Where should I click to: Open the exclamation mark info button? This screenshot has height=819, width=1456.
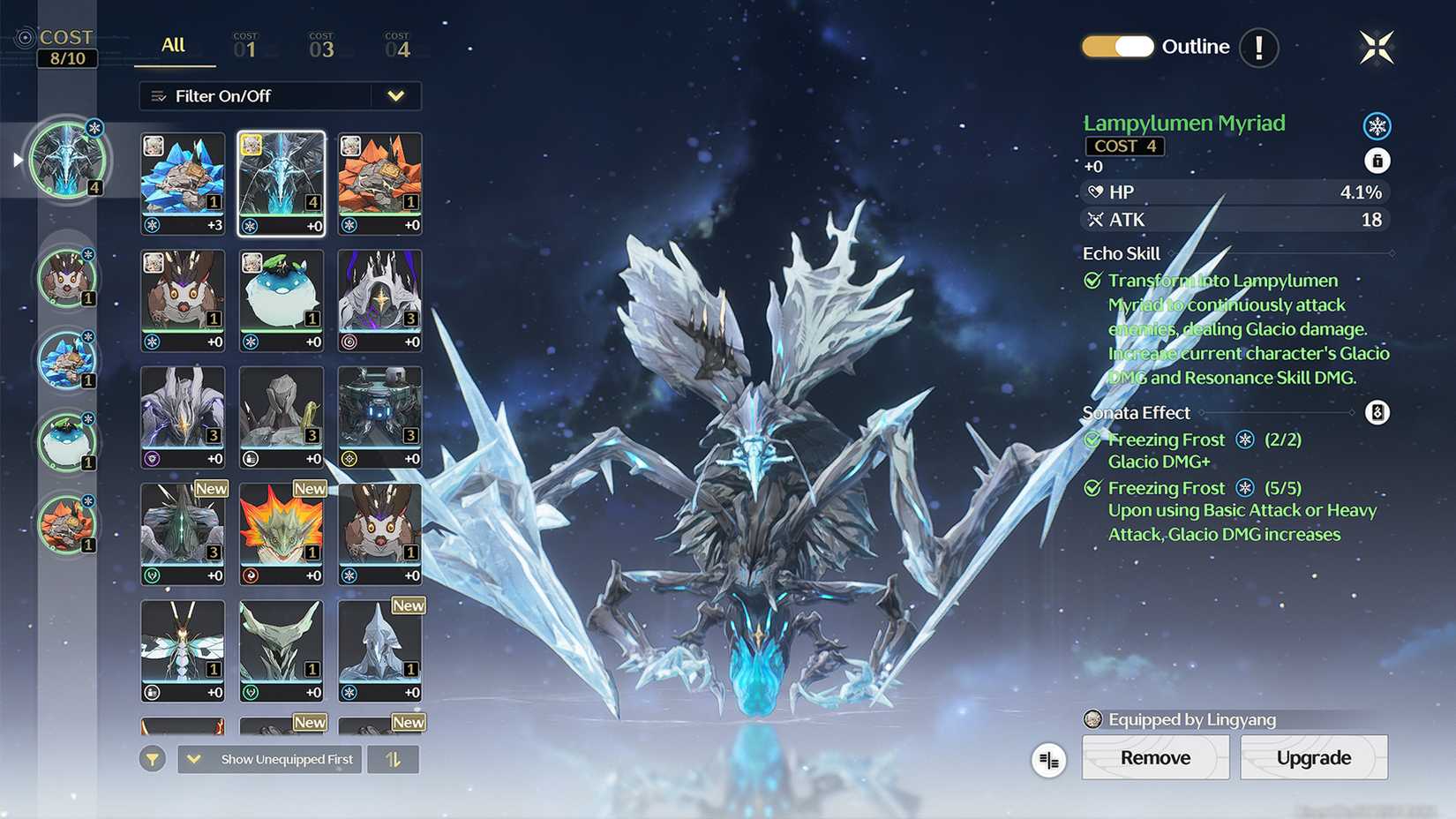pos(1258,48)
